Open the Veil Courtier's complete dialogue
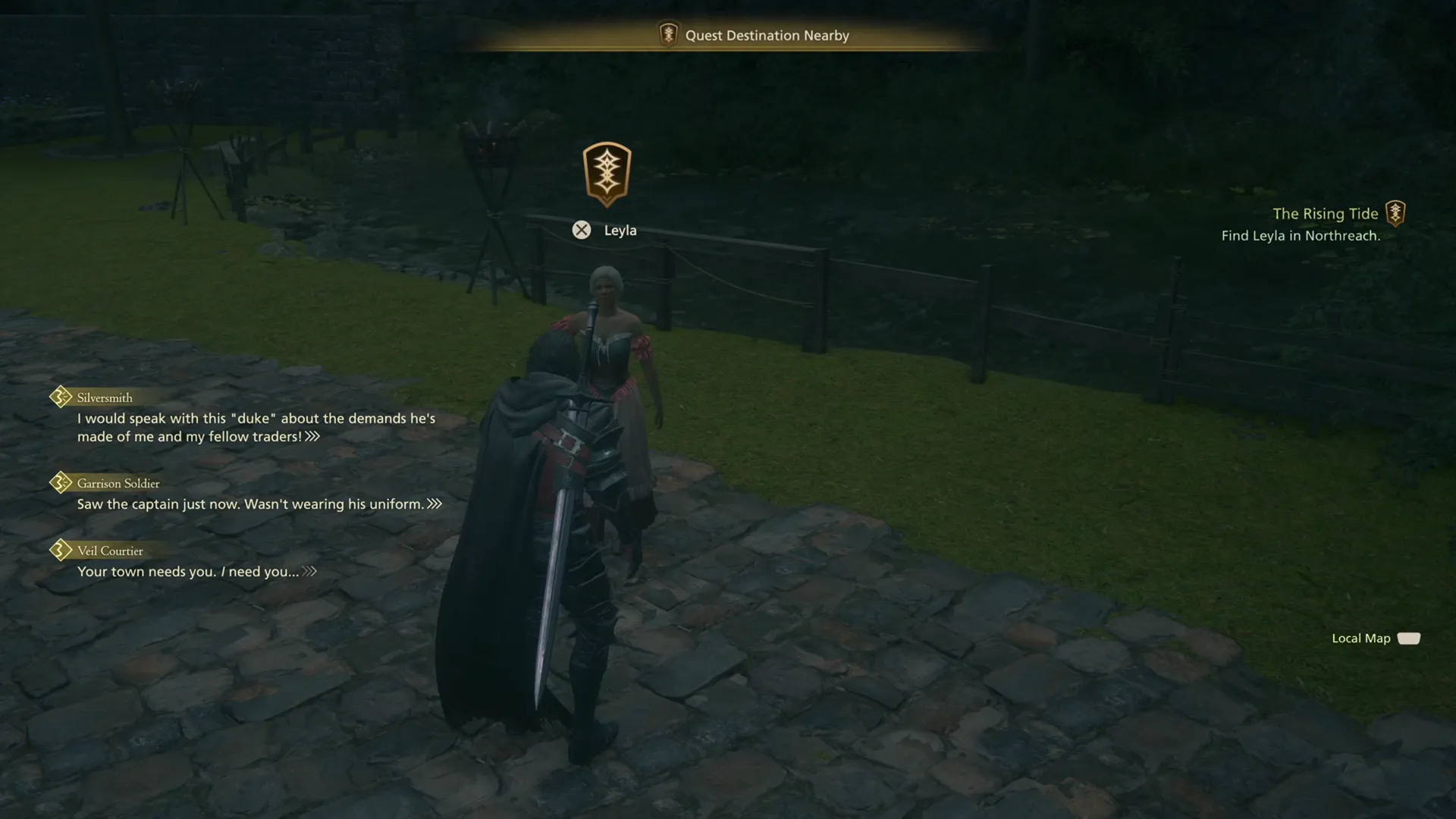The width and height of the screenshot is (1456, 819). pyautogui.click(x=309, y=572)
